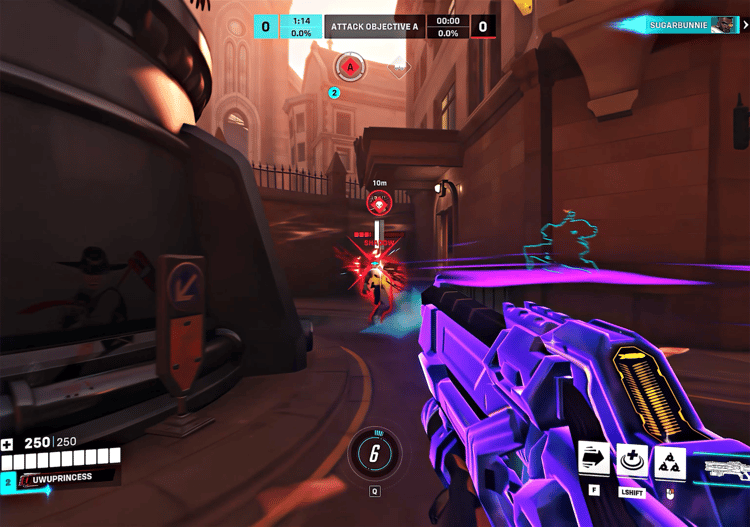Click the Attack Objective A banner
This screenshot has width=750, height=527.
click(374, 26)
